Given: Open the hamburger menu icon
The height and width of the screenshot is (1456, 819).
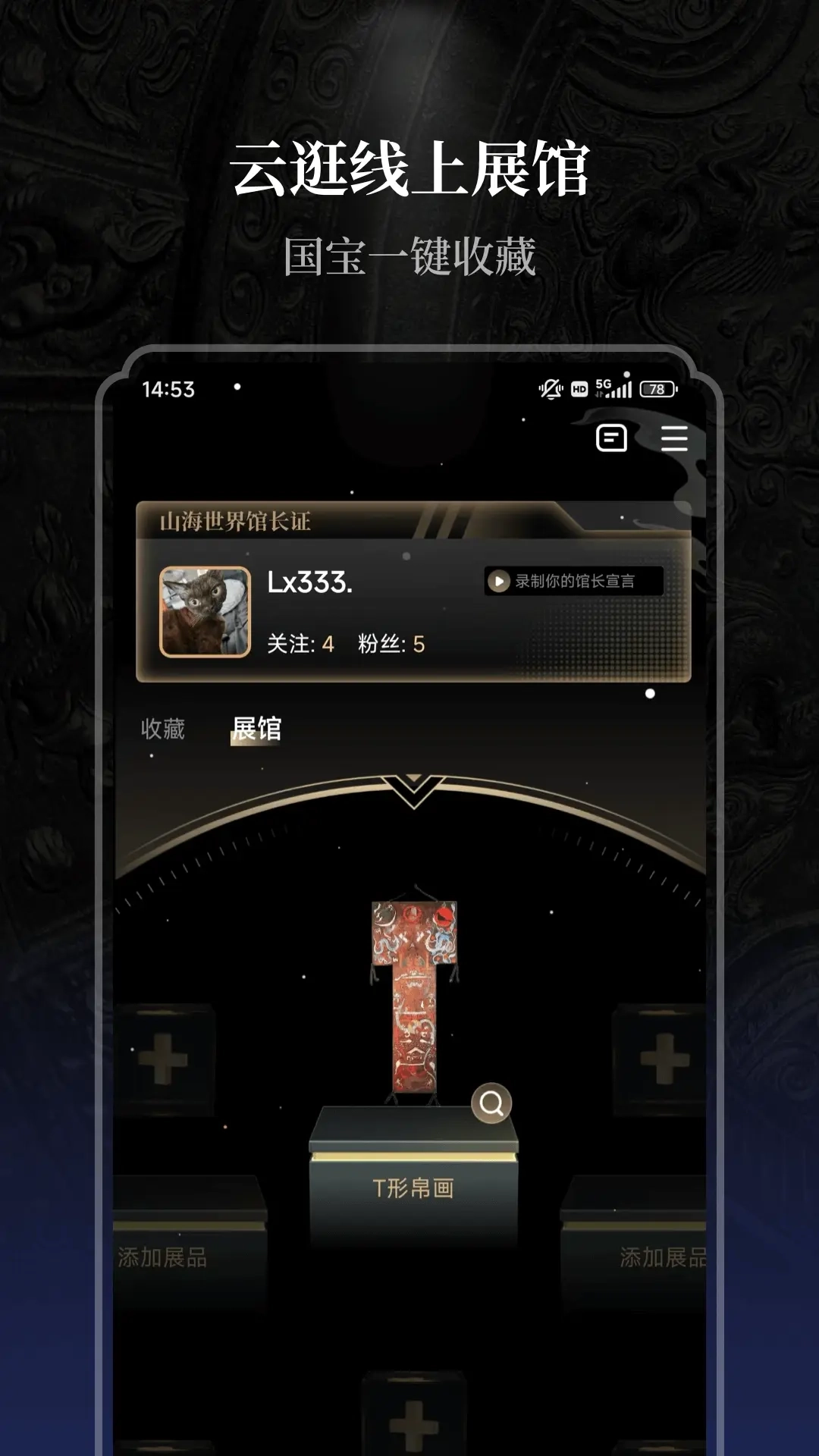Looking at the screenshot, I should pos(673,438).
